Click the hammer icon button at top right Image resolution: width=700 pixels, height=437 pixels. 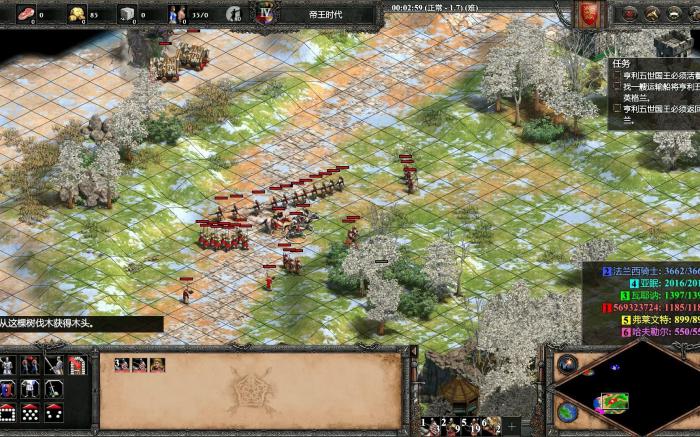pos(650,14)
